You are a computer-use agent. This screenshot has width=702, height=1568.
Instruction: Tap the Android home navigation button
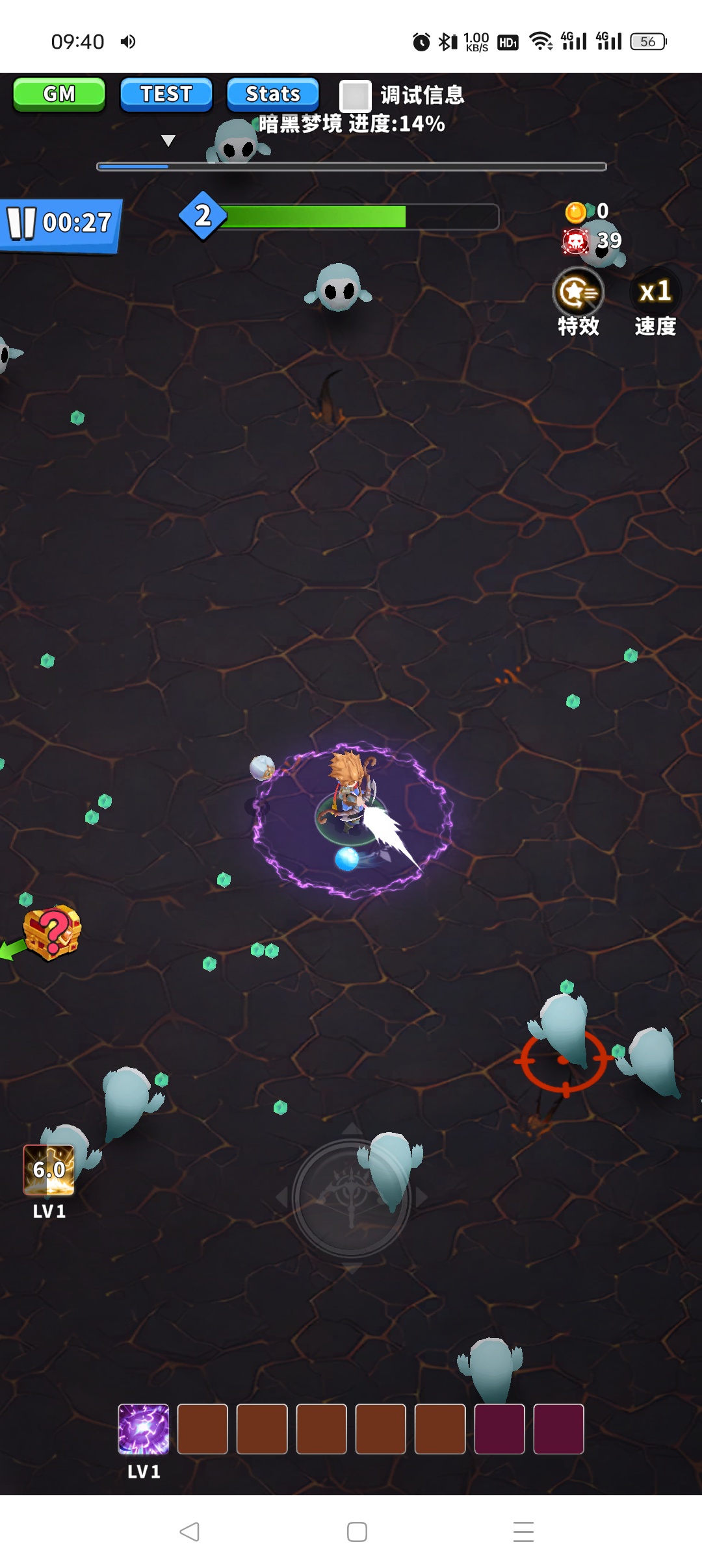point(357,1531)
